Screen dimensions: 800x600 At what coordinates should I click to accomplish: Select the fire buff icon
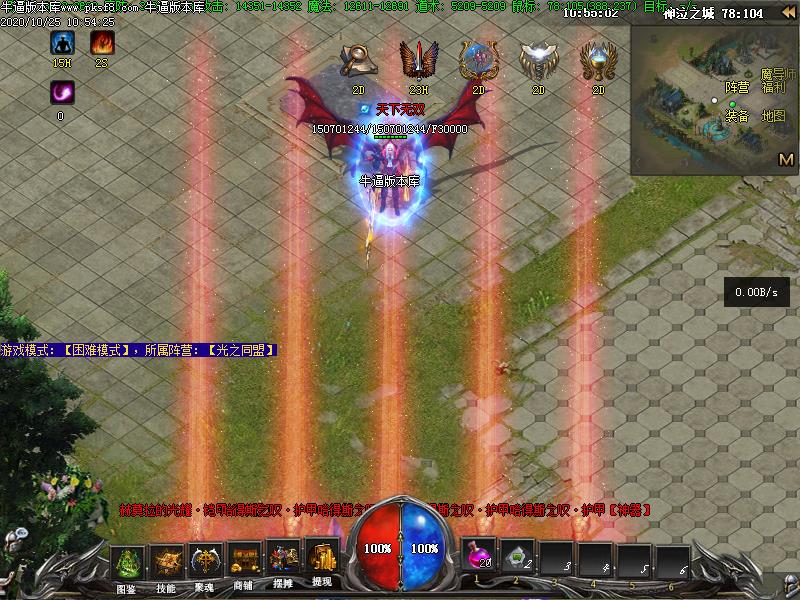coord(102,44)
